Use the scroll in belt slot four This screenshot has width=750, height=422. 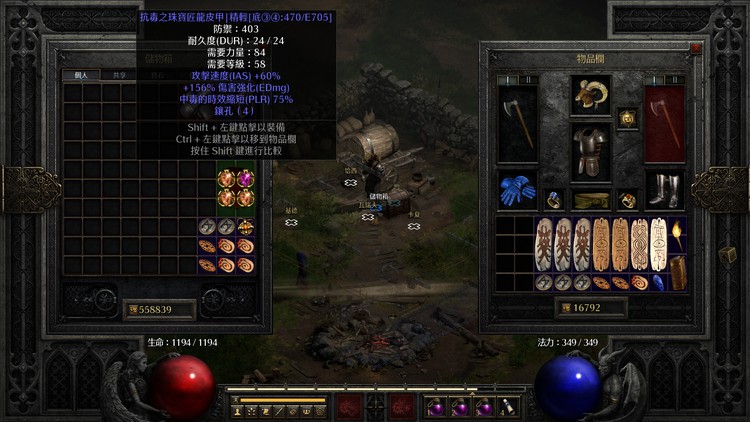coord(509,407)
